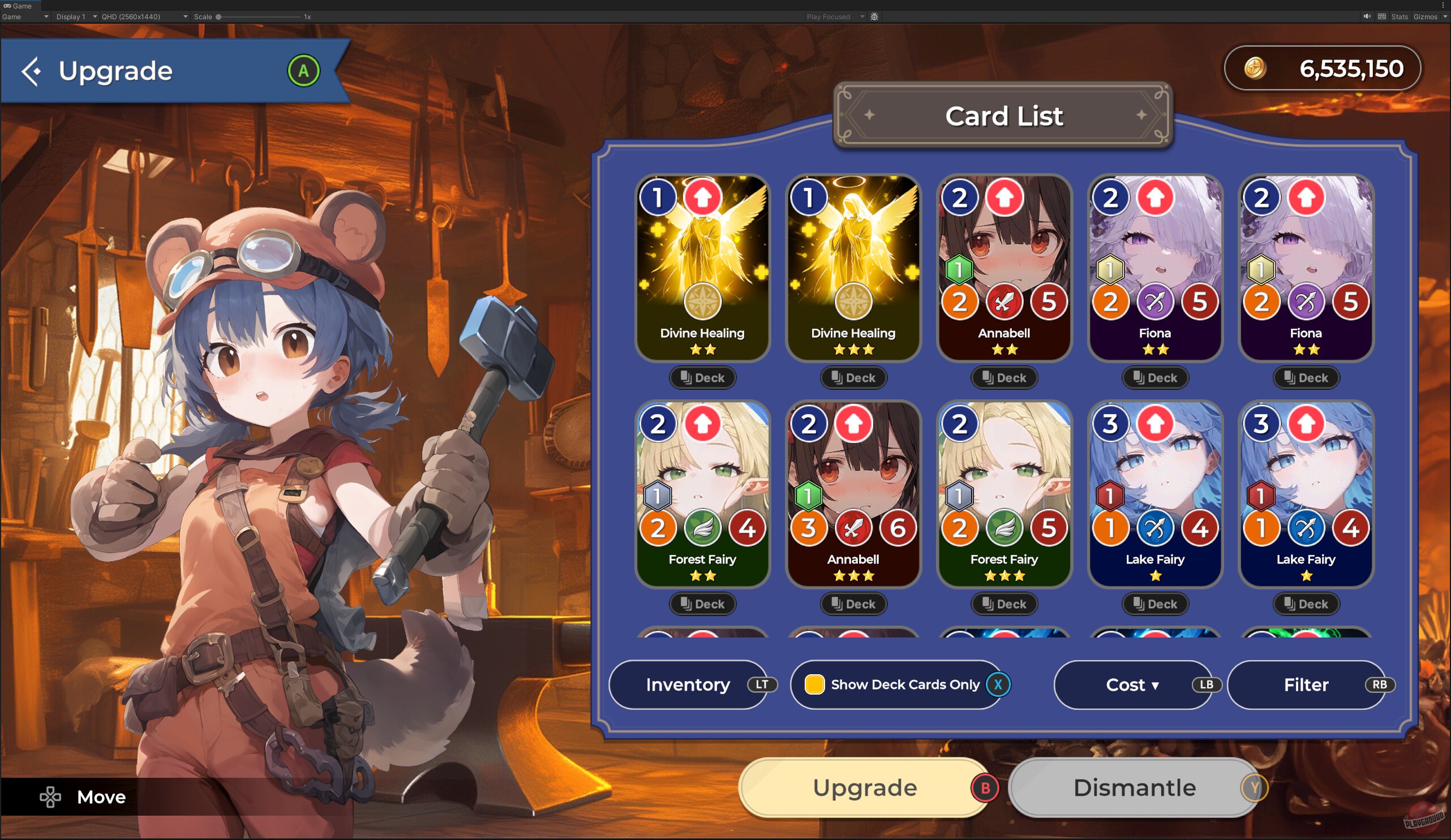Click the purple bow icon on the Fiona card
1451x840 pixels.
click(x=1156, y=301)
